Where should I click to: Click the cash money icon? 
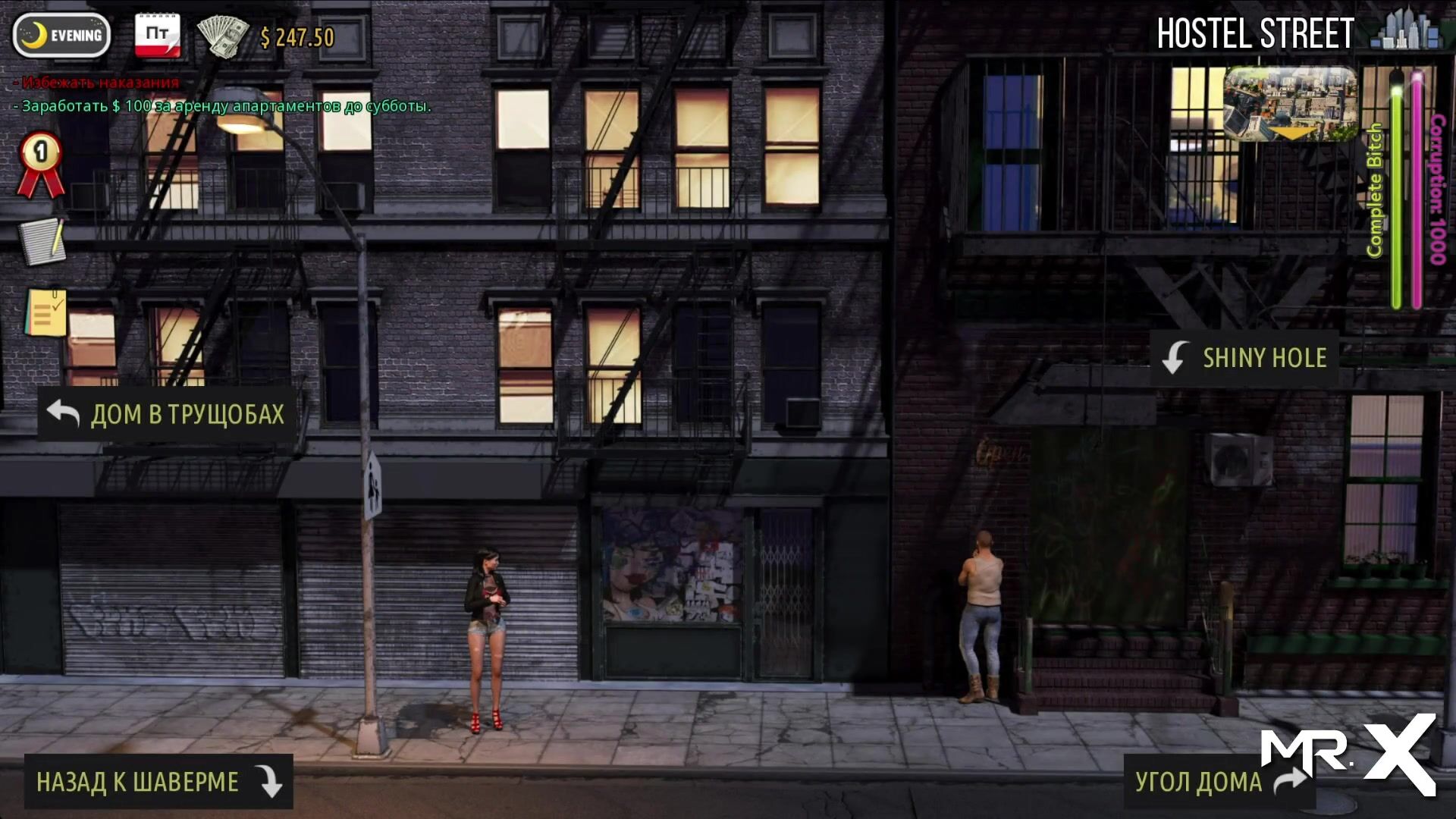coord(223,35)
